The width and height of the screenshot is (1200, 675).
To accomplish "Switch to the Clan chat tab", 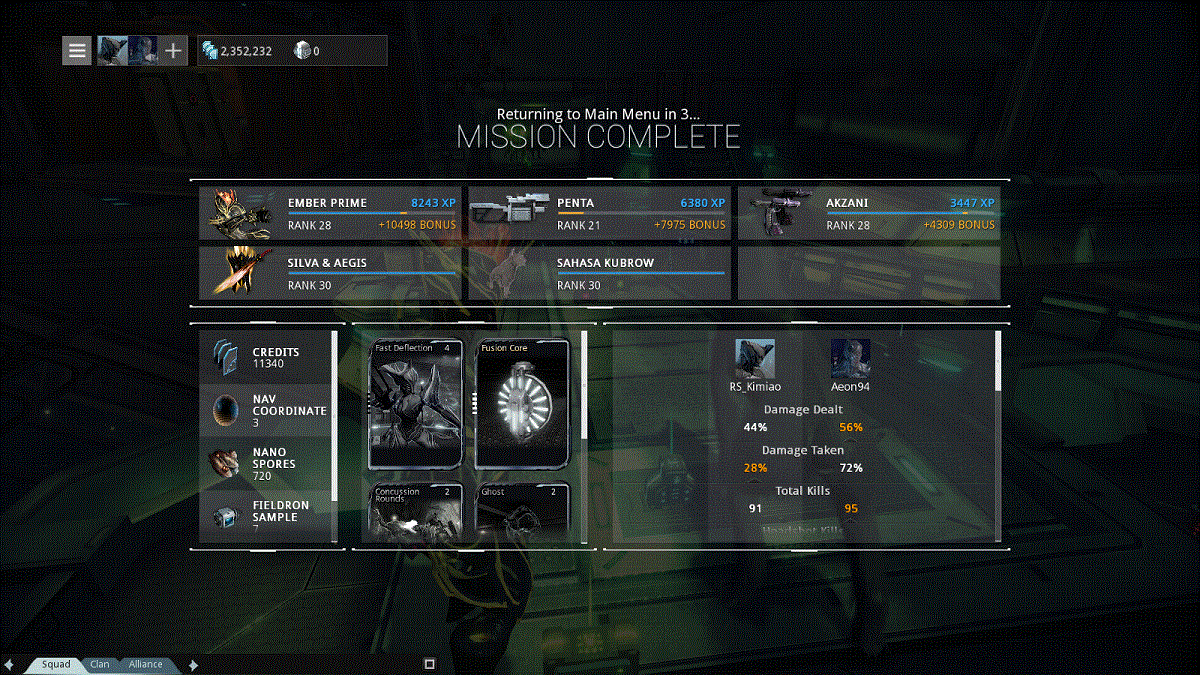I will click(x=100, y=664).
